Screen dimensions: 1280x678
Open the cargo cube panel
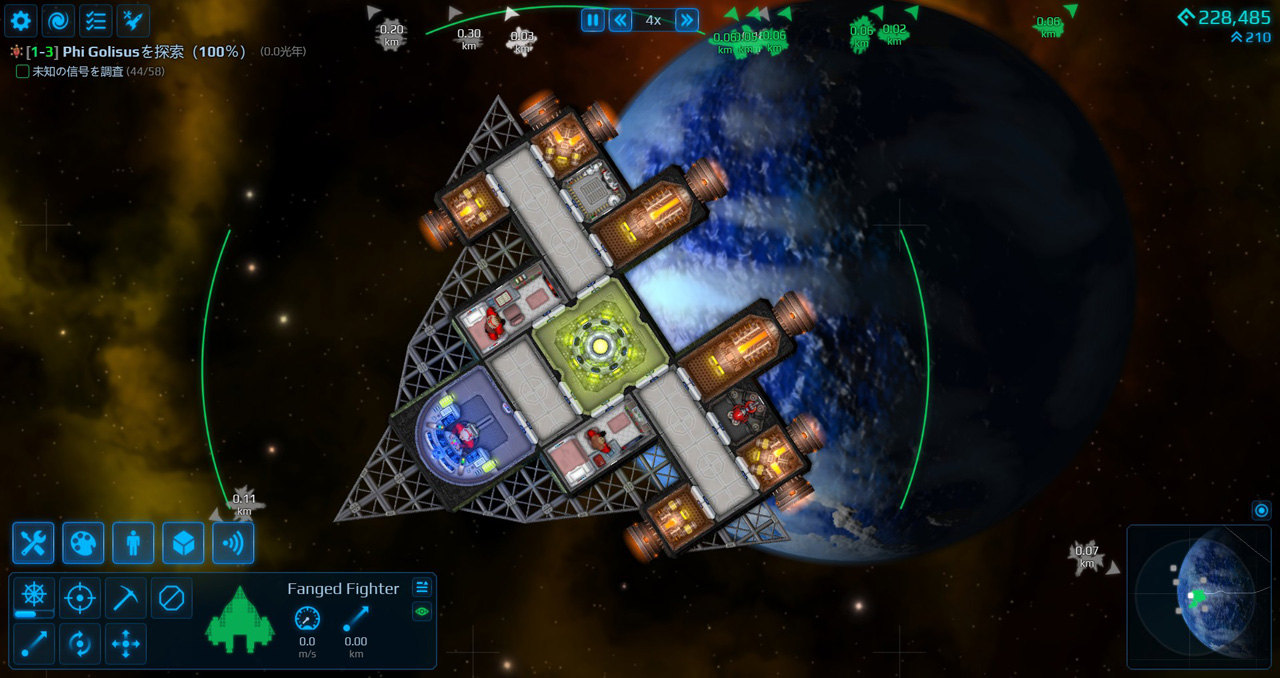(x=183, y=543)
